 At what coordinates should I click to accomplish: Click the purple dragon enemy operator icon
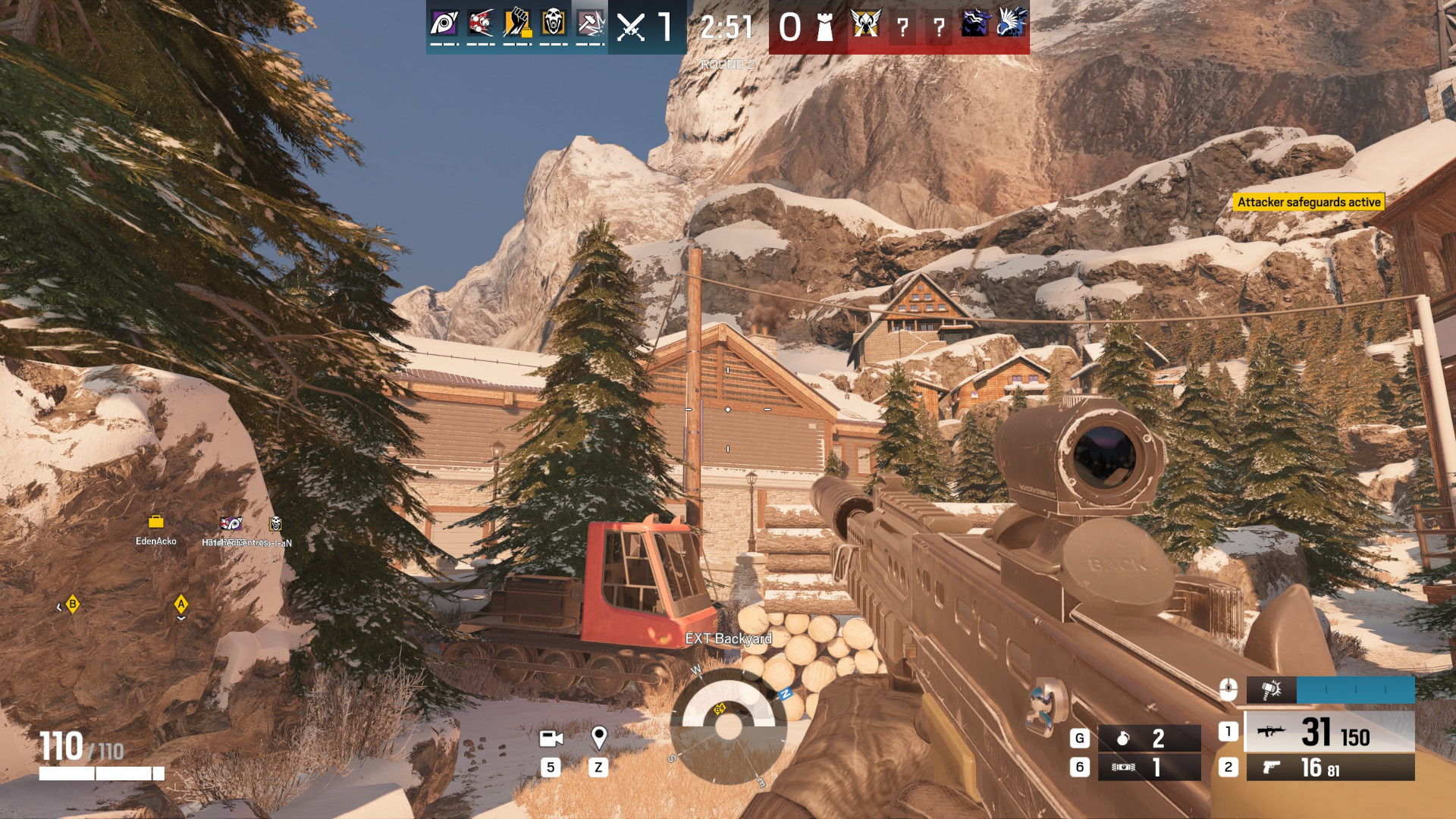[974, 24]
